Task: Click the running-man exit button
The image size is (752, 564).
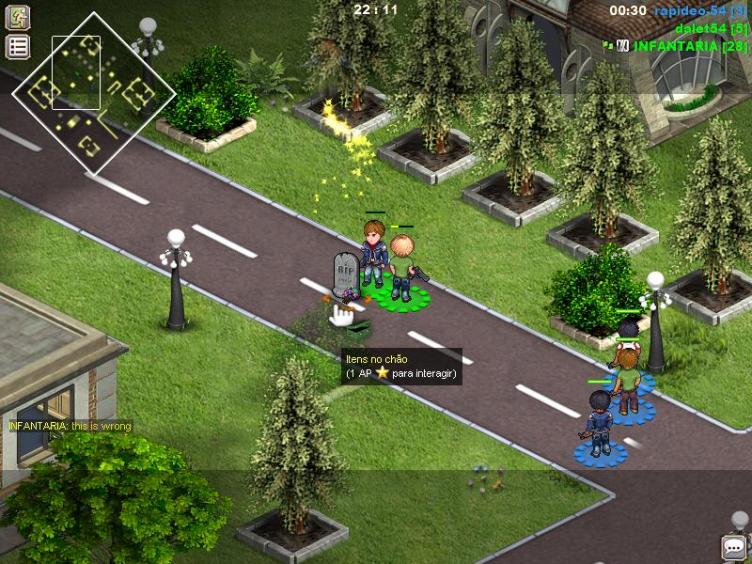Action: [x=18, y=17]
